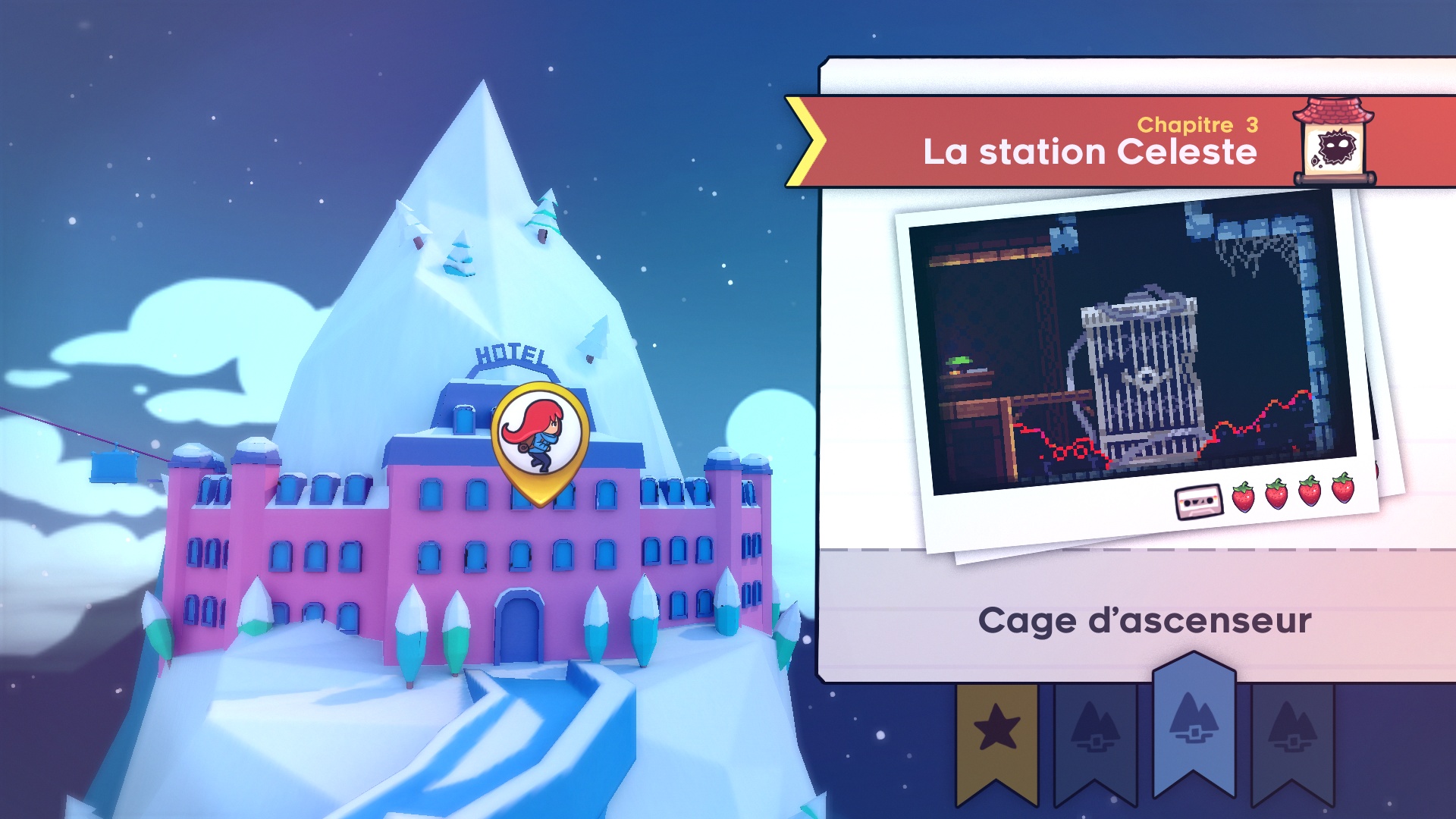The image size is (1456, 819).
Task: Choose the raised highlighted checkpoint tab
Action: 1194,720
